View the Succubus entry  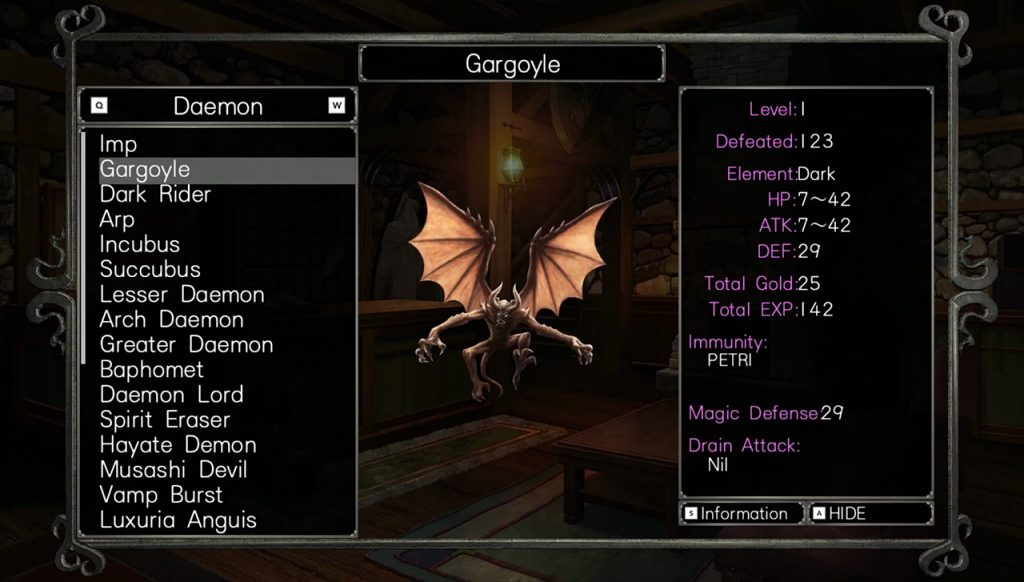coord(150,270)
